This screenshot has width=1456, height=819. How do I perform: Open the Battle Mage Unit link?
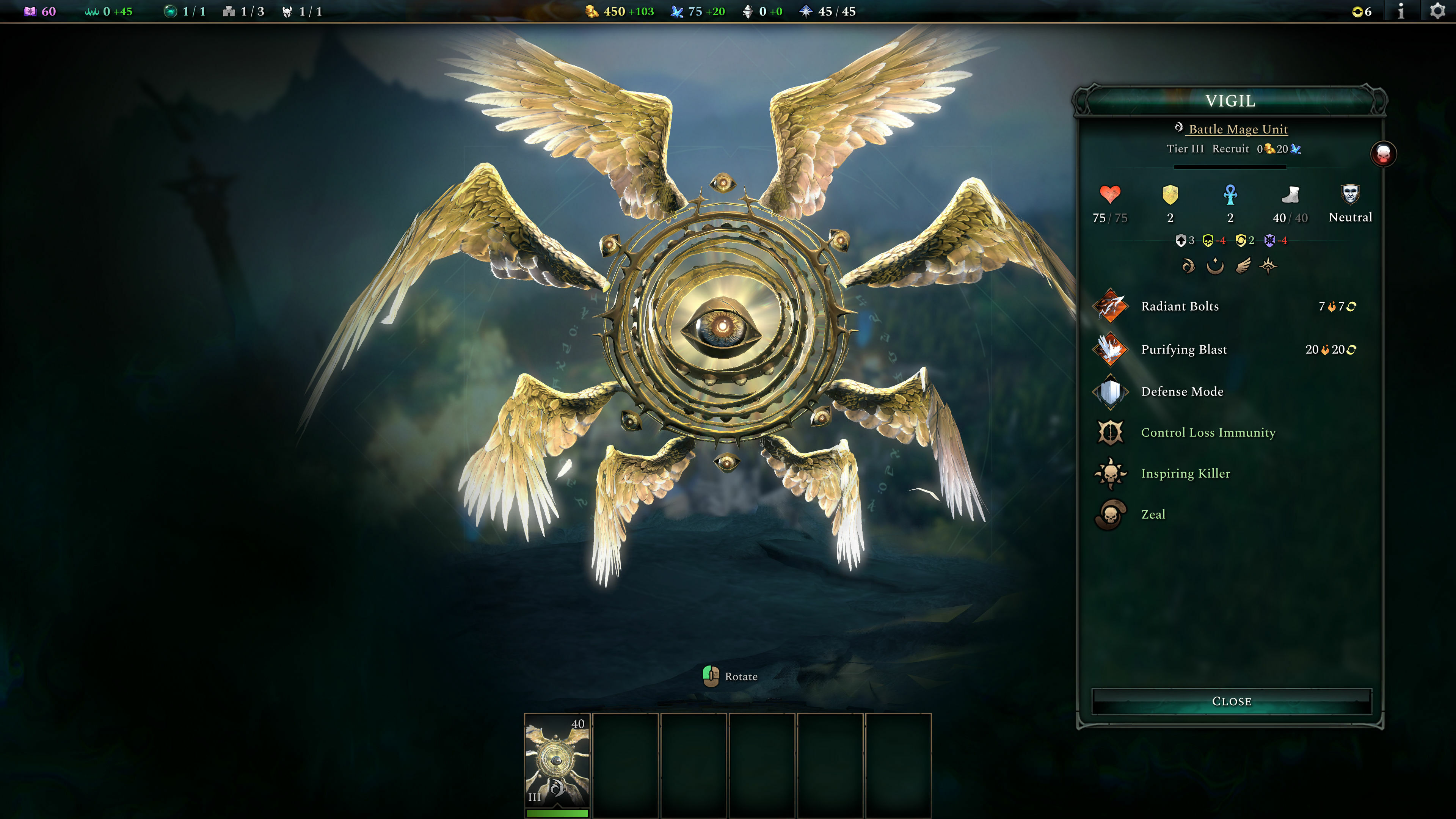[x=1238, y=129]
